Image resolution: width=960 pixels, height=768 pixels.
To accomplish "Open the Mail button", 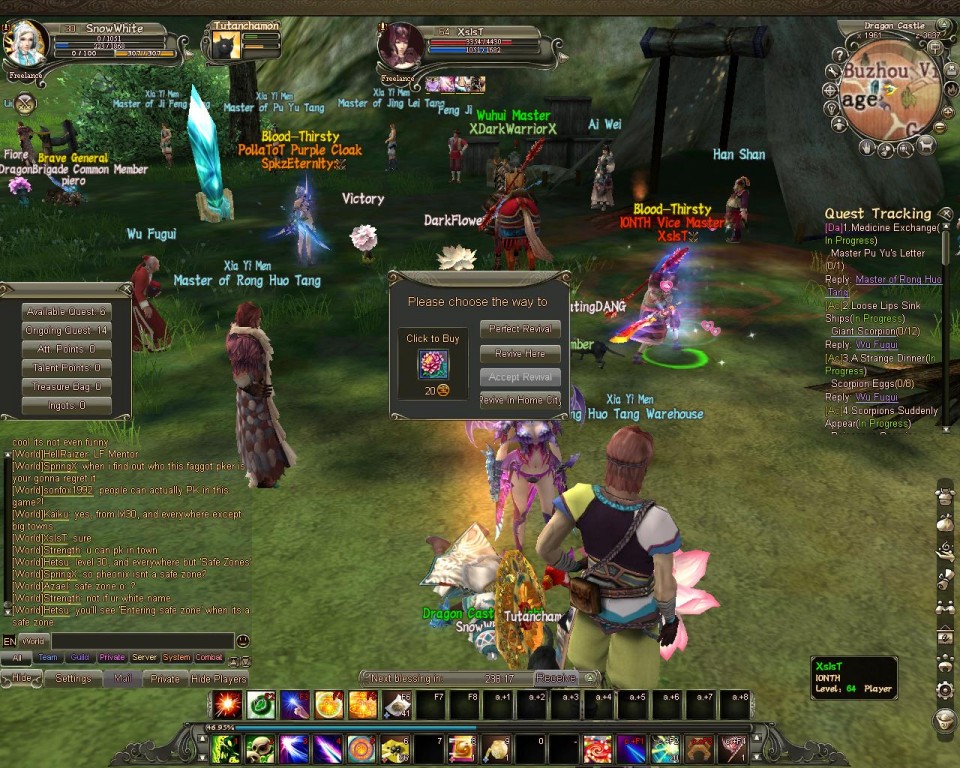I will point(122,678).
